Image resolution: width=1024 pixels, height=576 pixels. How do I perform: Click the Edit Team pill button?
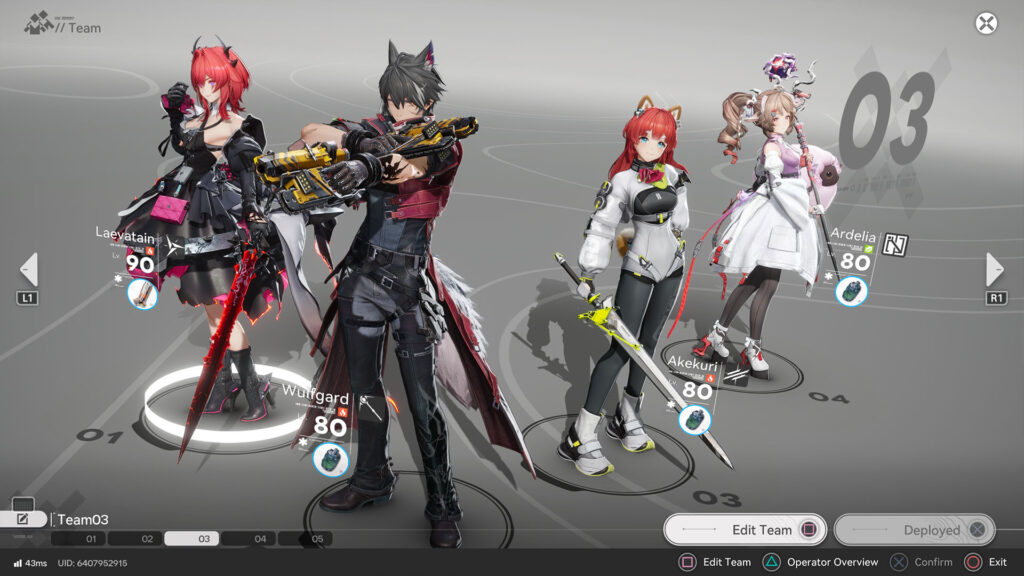[745, 530]
